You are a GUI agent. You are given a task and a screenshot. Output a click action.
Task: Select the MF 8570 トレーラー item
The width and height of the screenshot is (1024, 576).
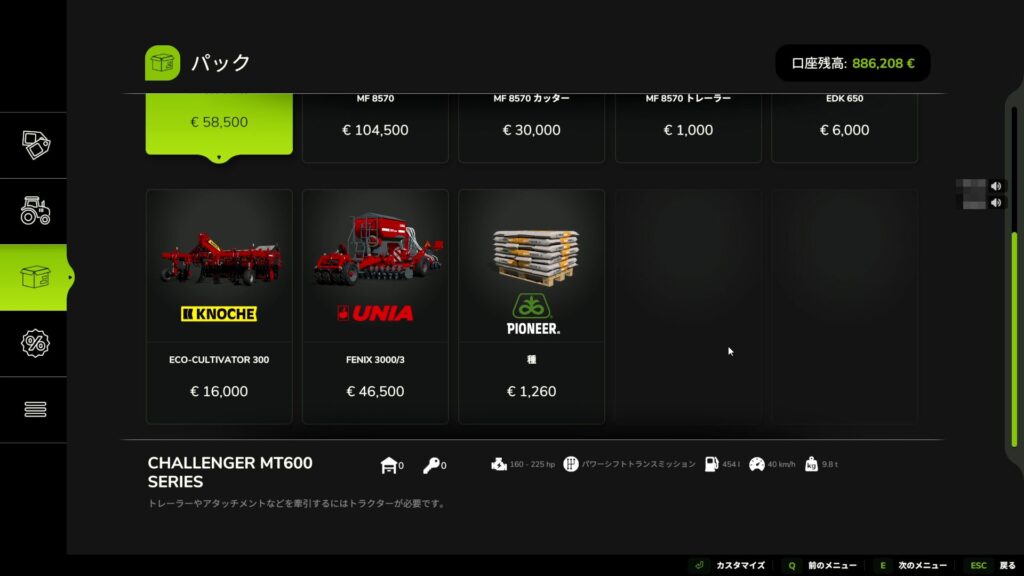pyautogui.click(x=688, y=126)
